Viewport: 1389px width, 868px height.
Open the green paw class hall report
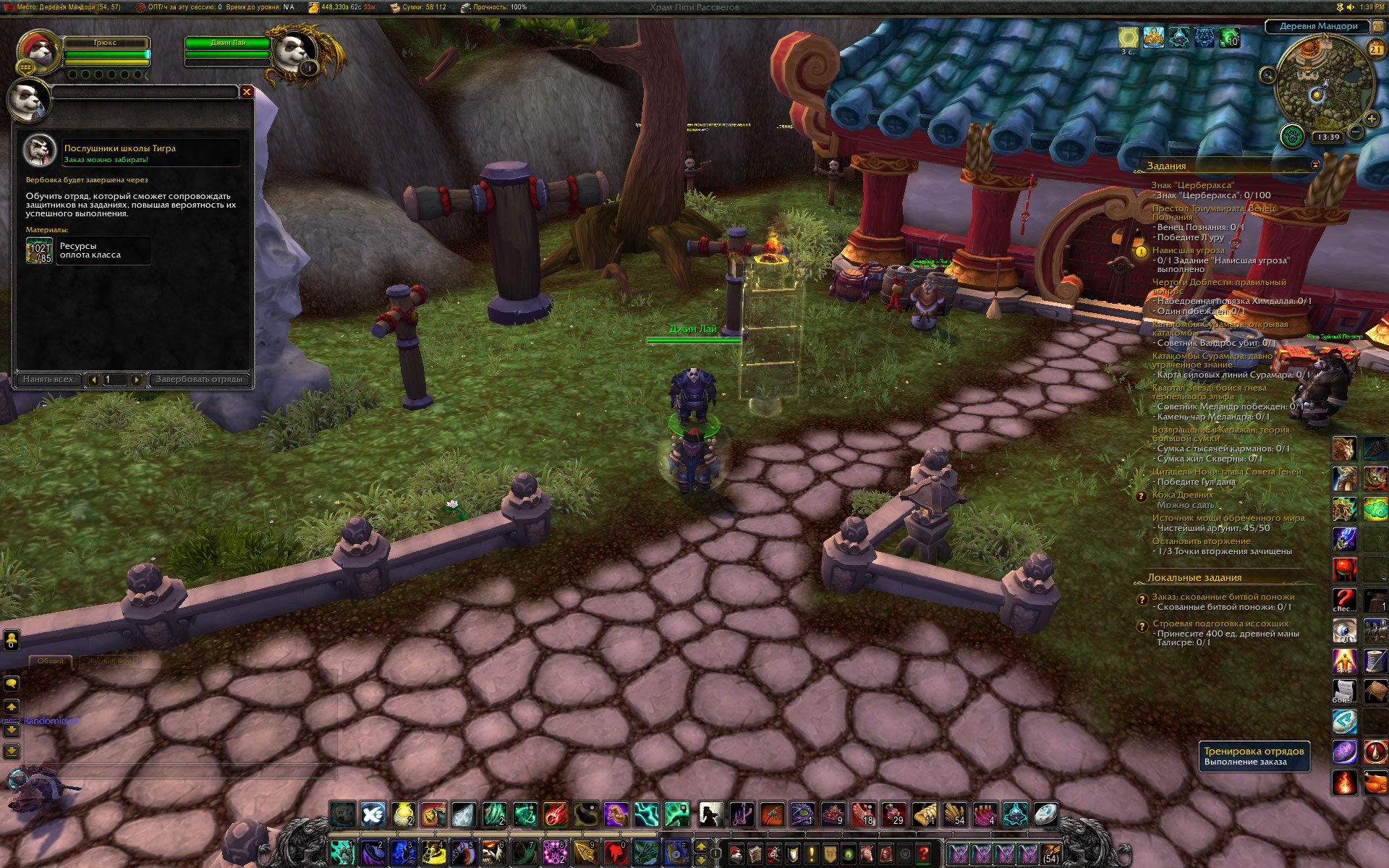pos(1291,135)
